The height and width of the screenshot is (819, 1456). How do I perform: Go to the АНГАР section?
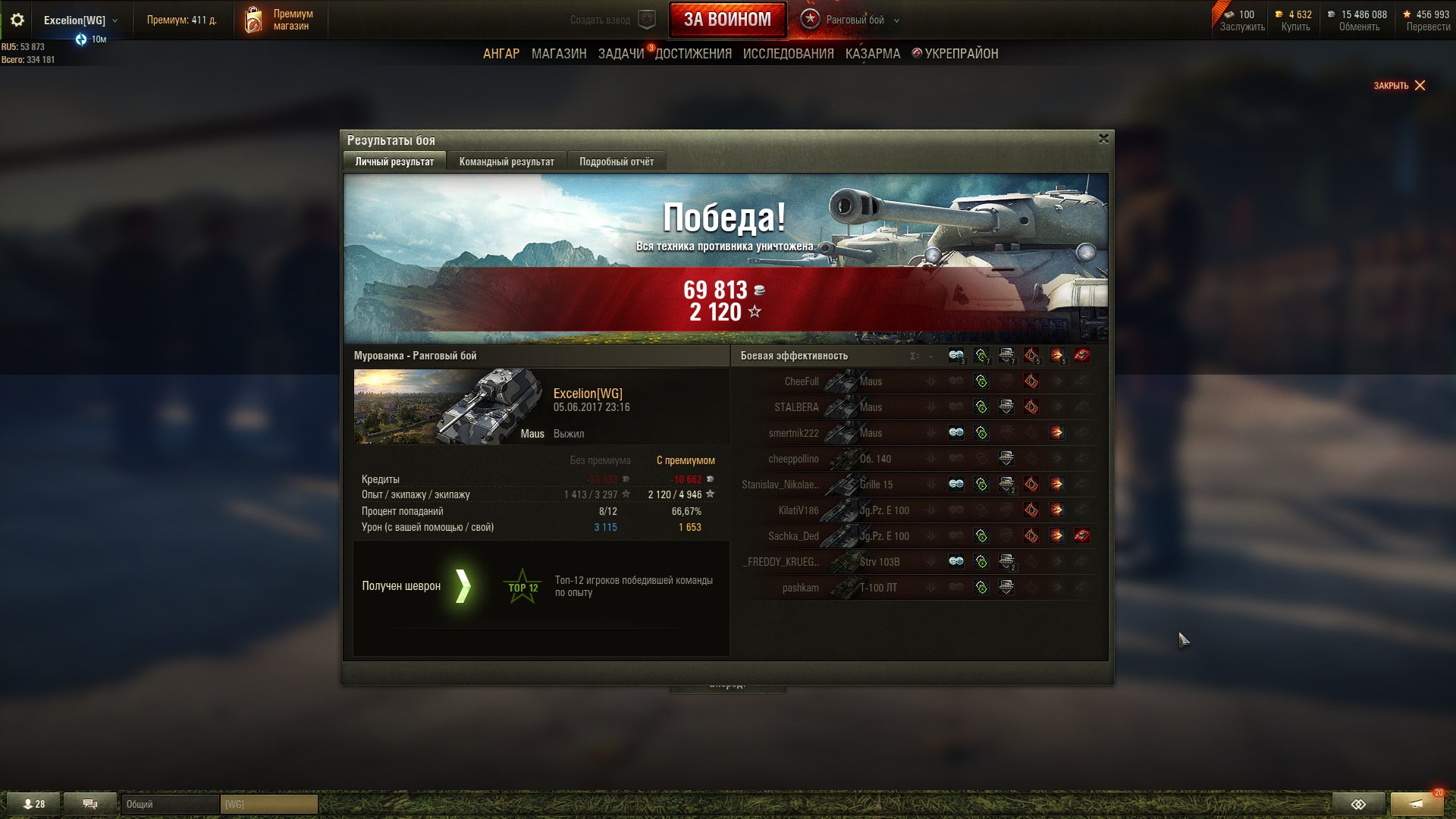(501, 54)
